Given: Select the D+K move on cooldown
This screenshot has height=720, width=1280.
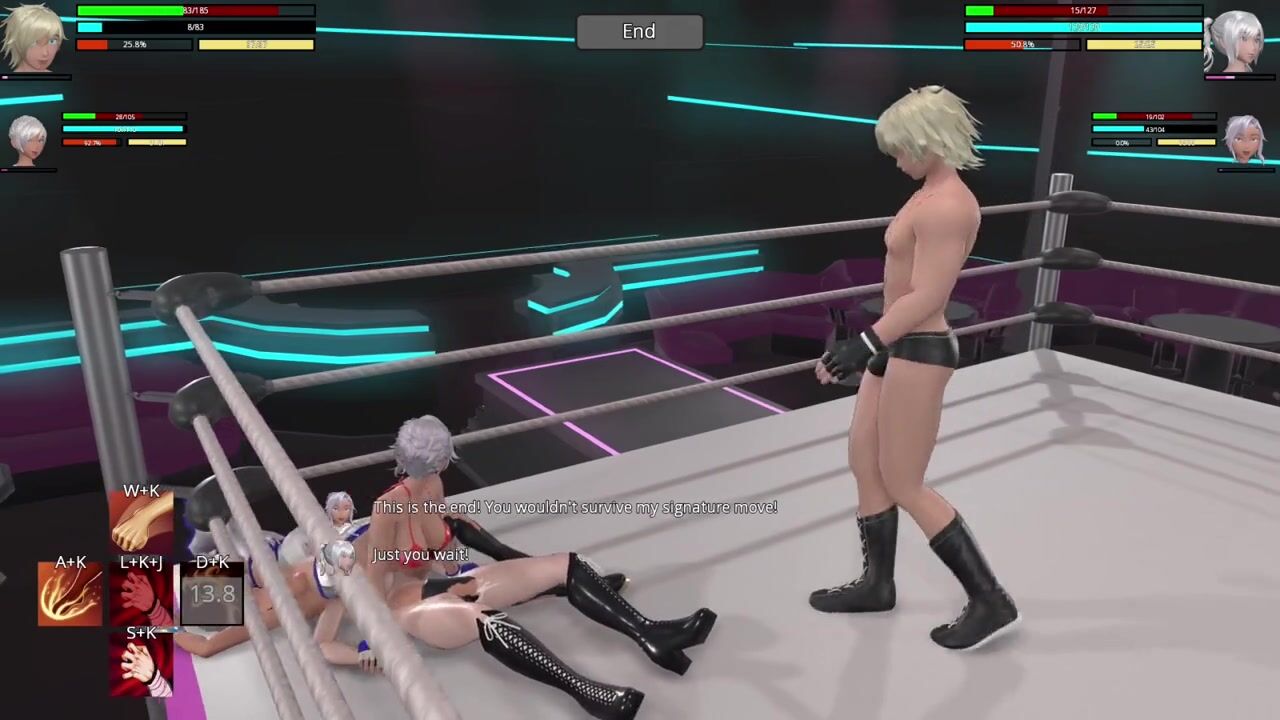Looking at the screenshot, I should 212,592.
